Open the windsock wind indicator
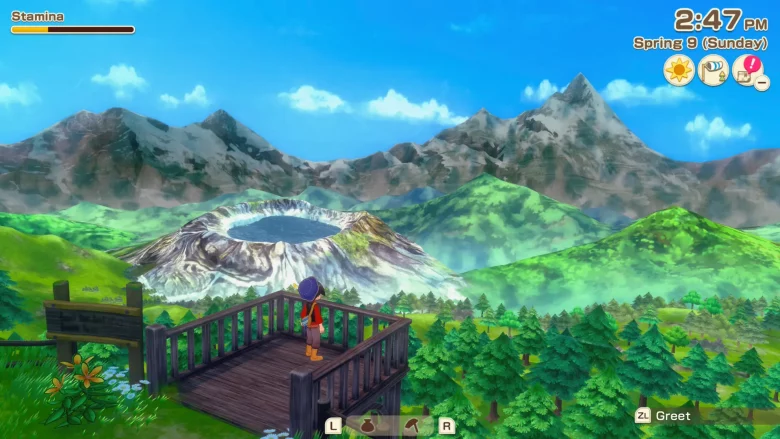Viewport: 780px width, 439px height. coord(713,70)
